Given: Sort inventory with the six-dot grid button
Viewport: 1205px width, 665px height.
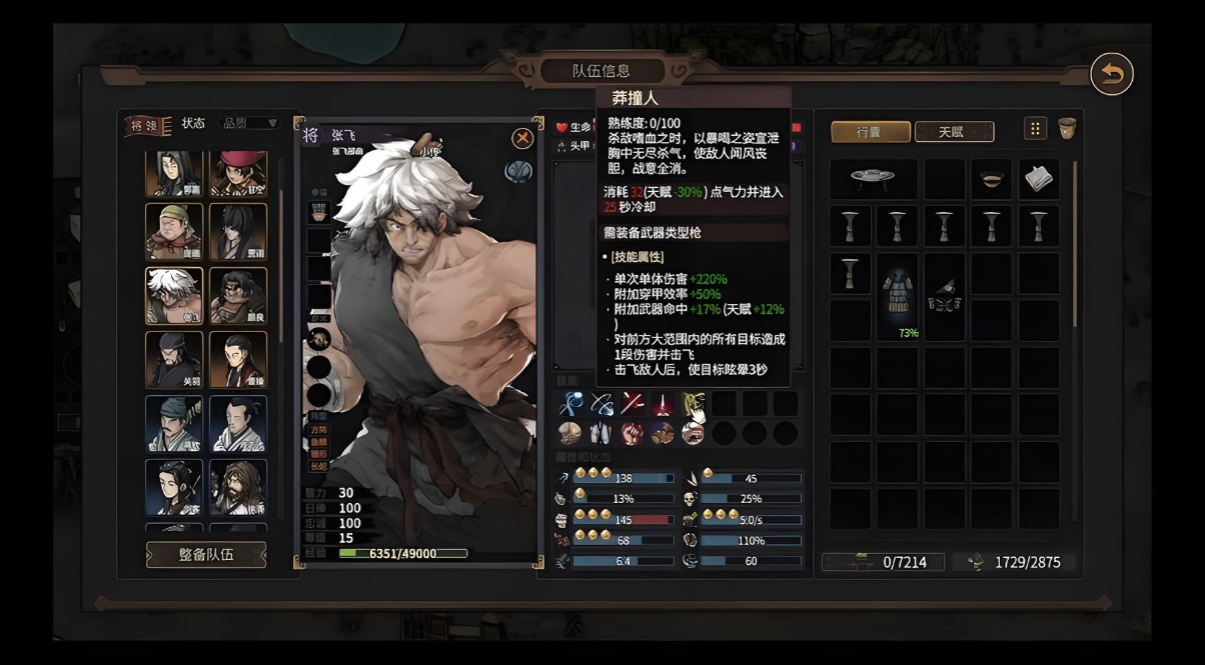Looking at the screenshot, I should 1035,128.
